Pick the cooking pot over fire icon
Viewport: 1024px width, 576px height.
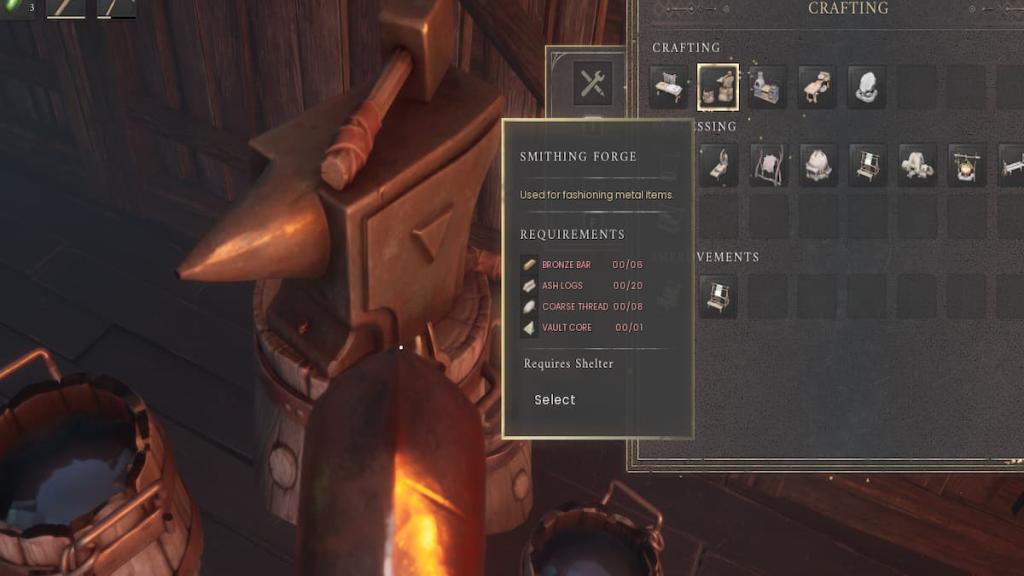pos(967,165)
